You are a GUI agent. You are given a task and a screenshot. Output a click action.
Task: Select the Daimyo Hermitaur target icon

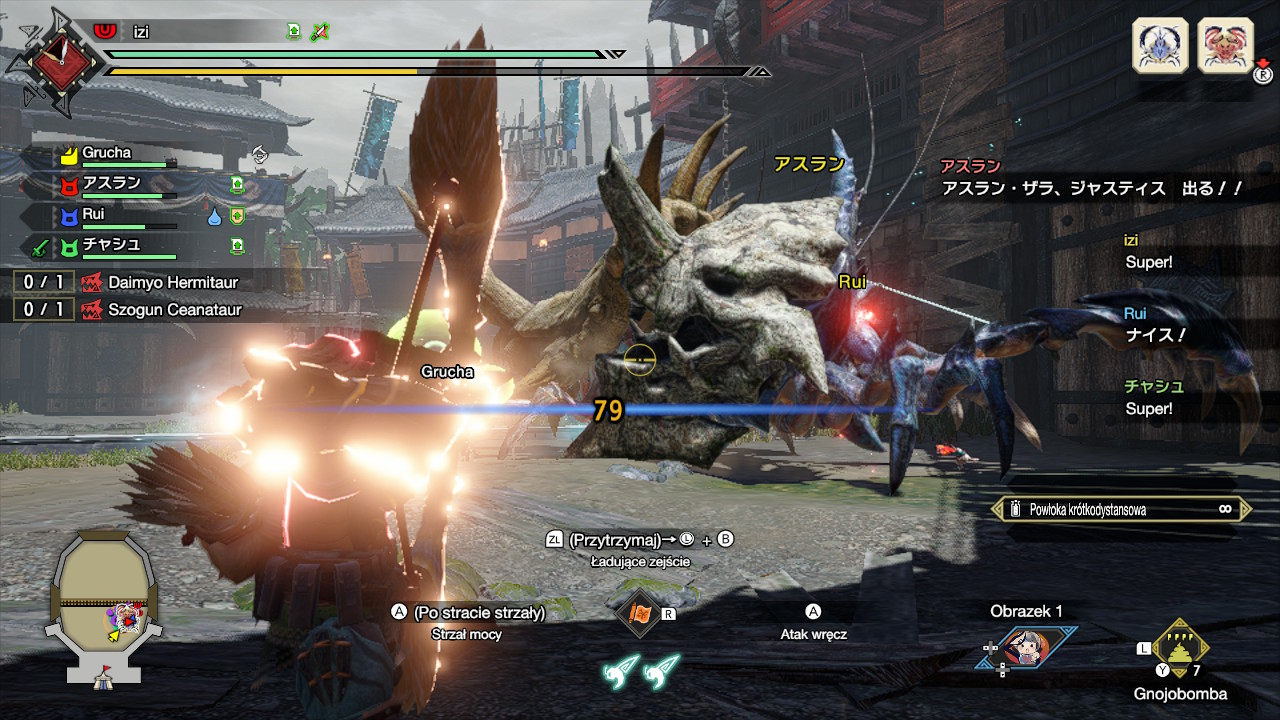(1226, 45)
